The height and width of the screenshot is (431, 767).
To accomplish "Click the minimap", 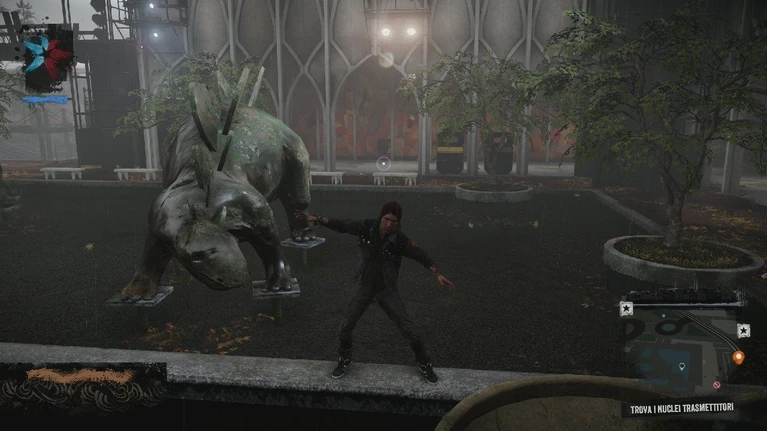I will [x=685, y=347].
